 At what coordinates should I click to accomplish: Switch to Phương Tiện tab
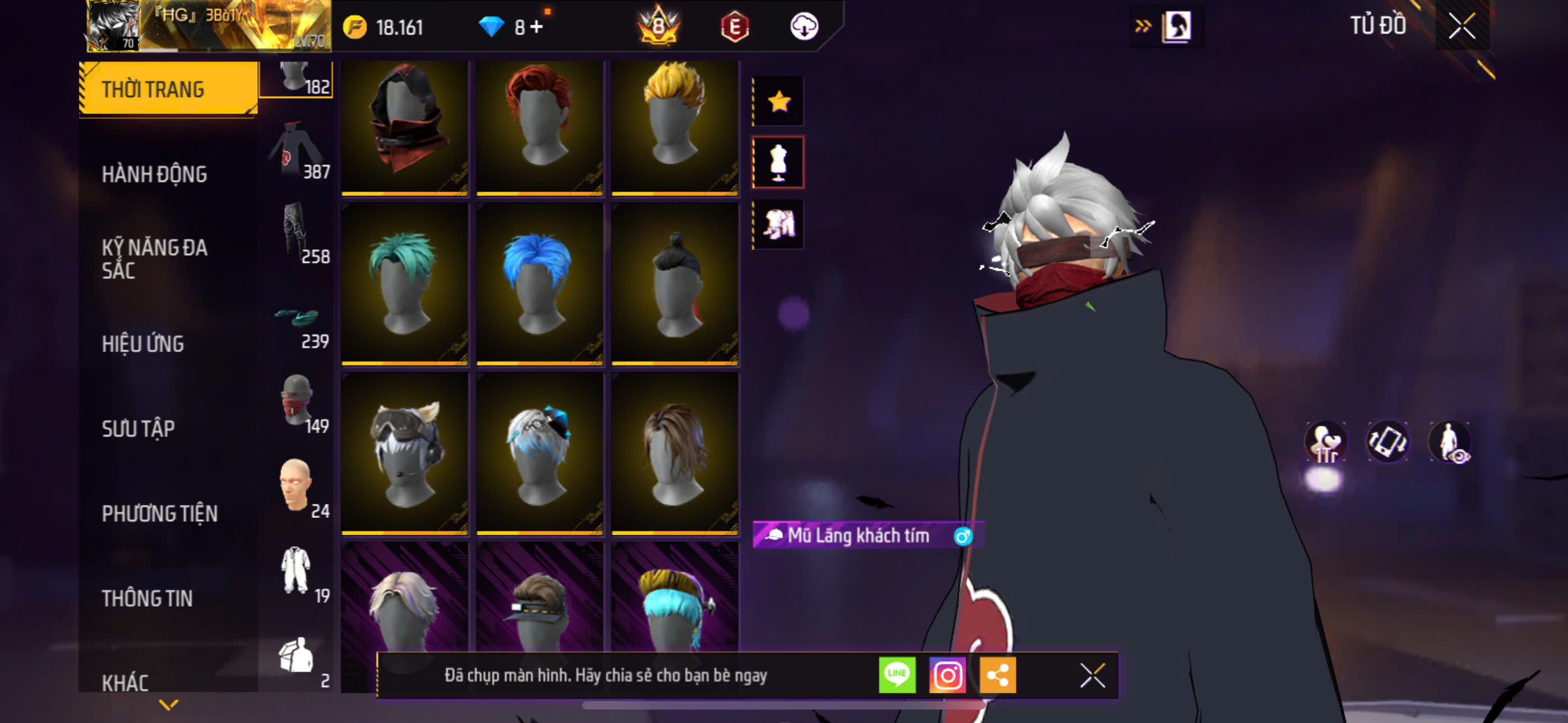pyautogui.click(x=159, y=513)
